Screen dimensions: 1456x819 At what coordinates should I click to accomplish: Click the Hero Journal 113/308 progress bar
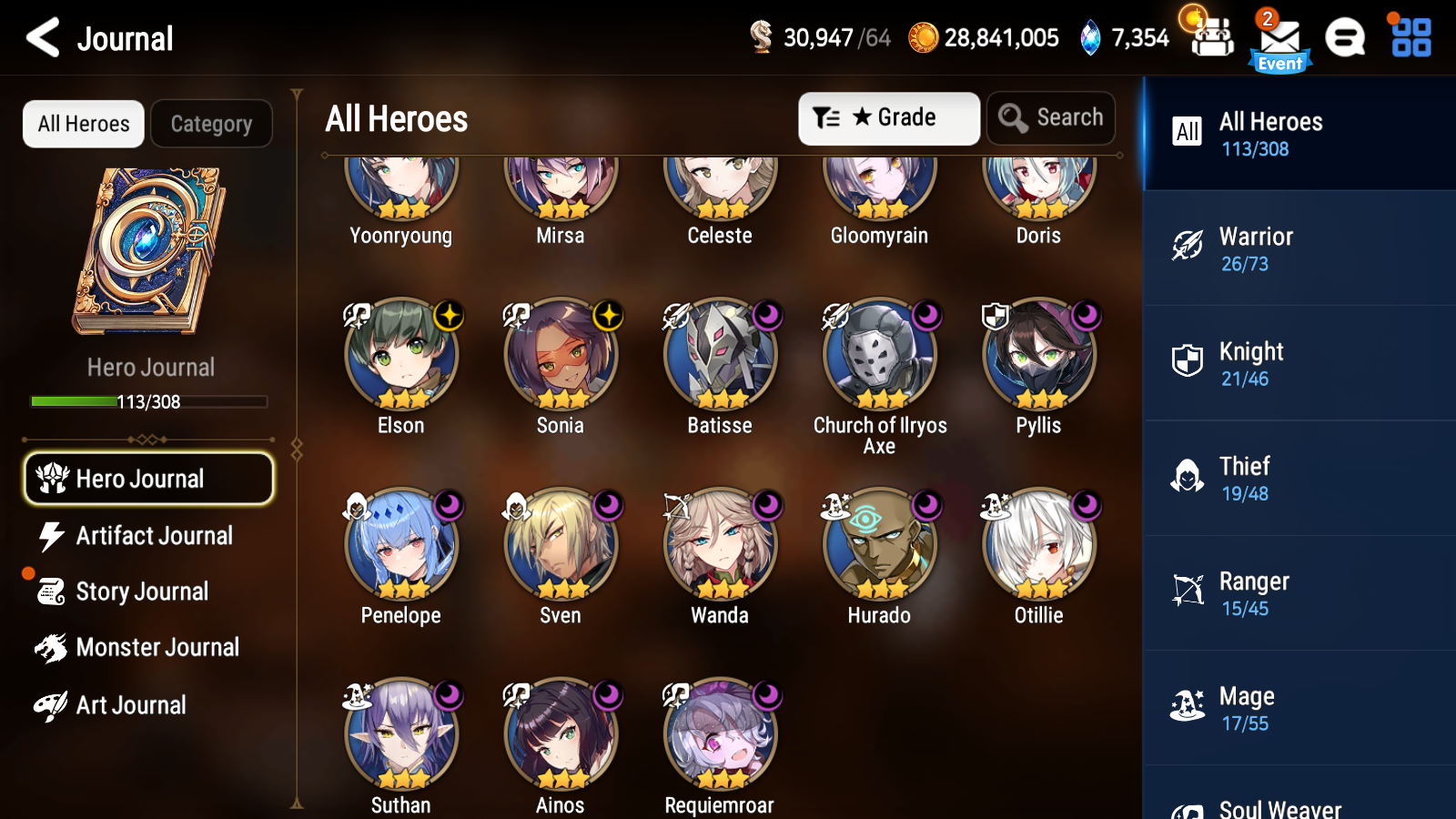148,401
